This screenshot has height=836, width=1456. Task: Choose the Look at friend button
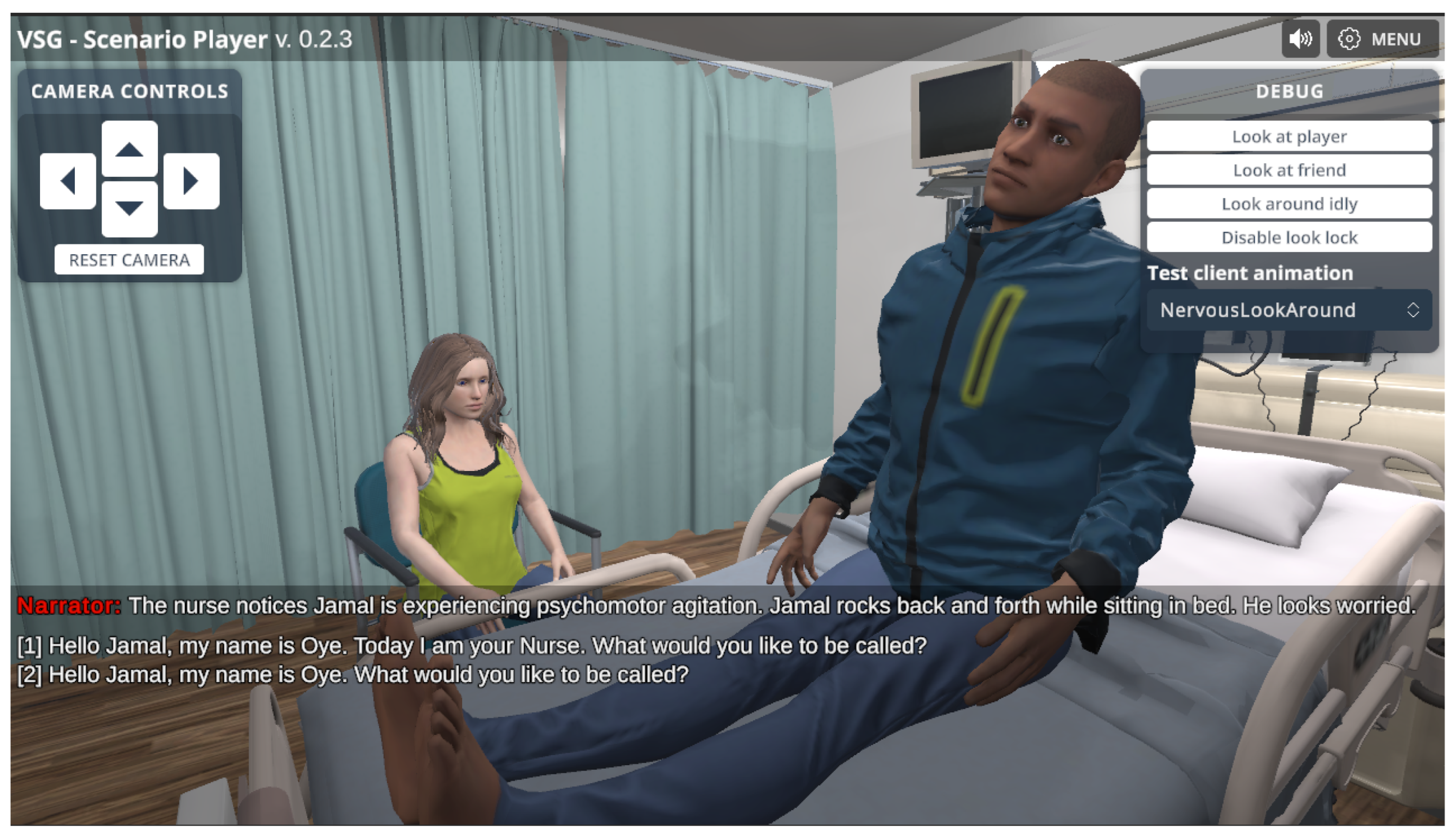[1288, 170]
